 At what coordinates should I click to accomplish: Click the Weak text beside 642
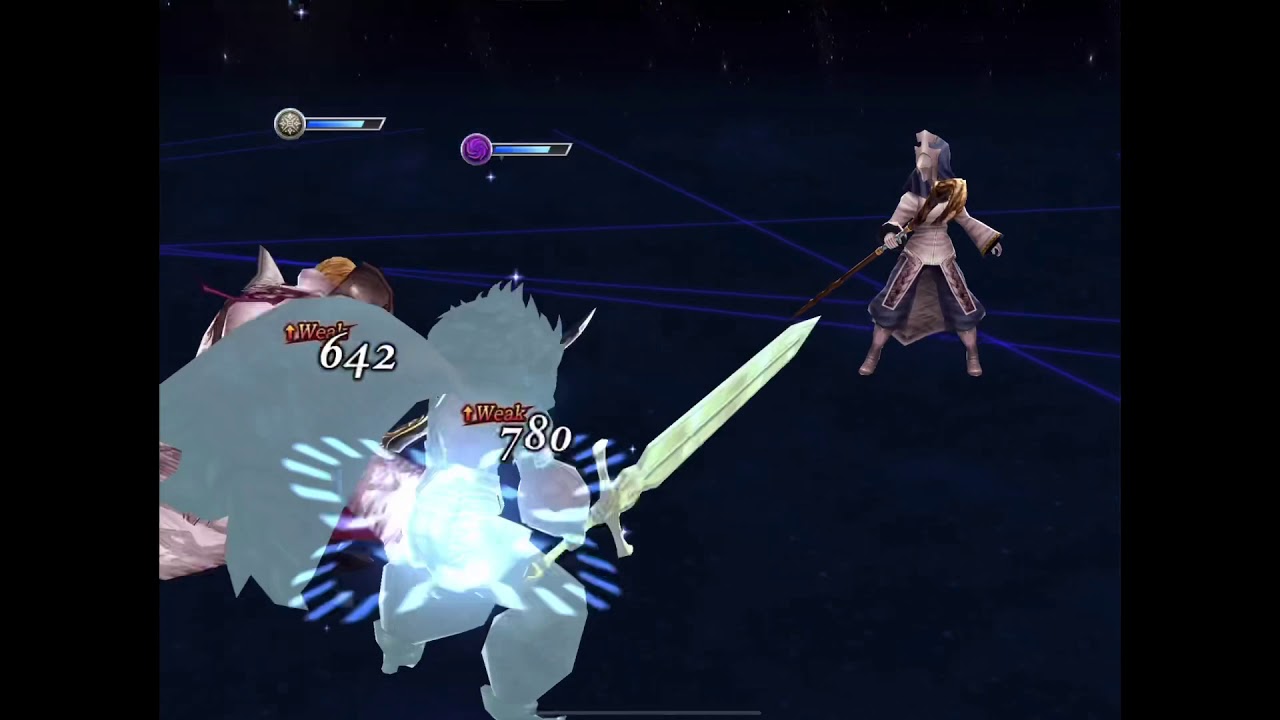pyautogui.click(x=320, y=328)
